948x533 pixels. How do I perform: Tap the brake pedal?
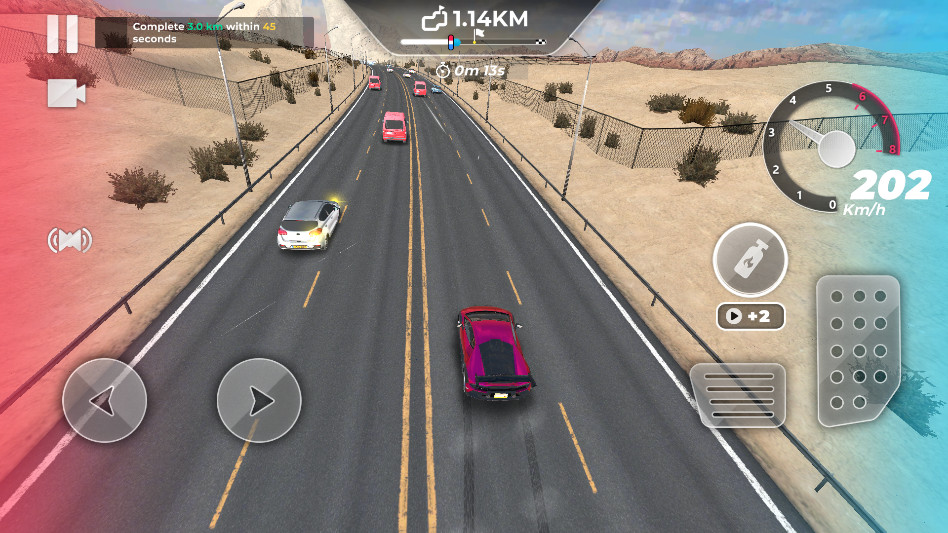(x=738, y=394)
